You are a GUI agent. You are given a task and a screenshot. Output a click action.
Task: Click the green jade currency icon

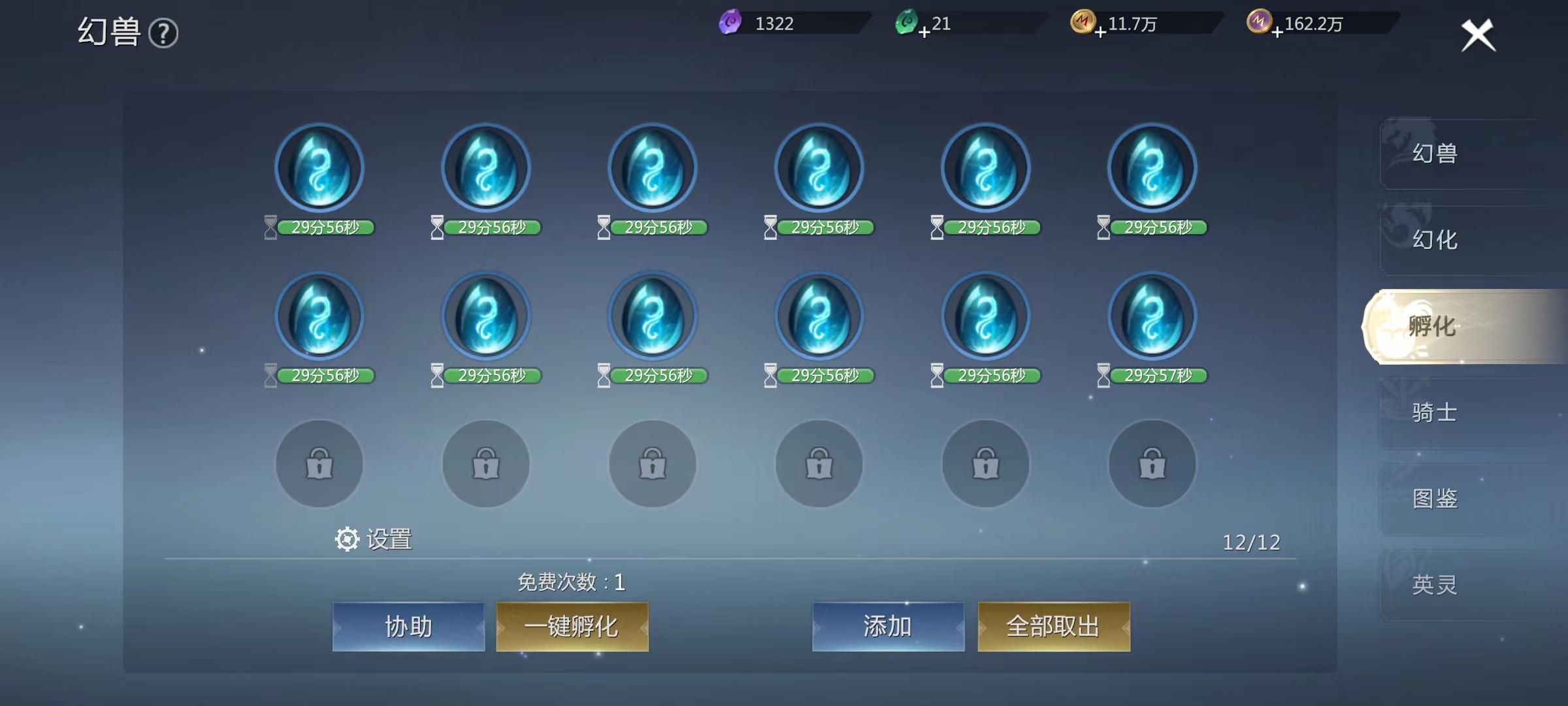(908, 23)
